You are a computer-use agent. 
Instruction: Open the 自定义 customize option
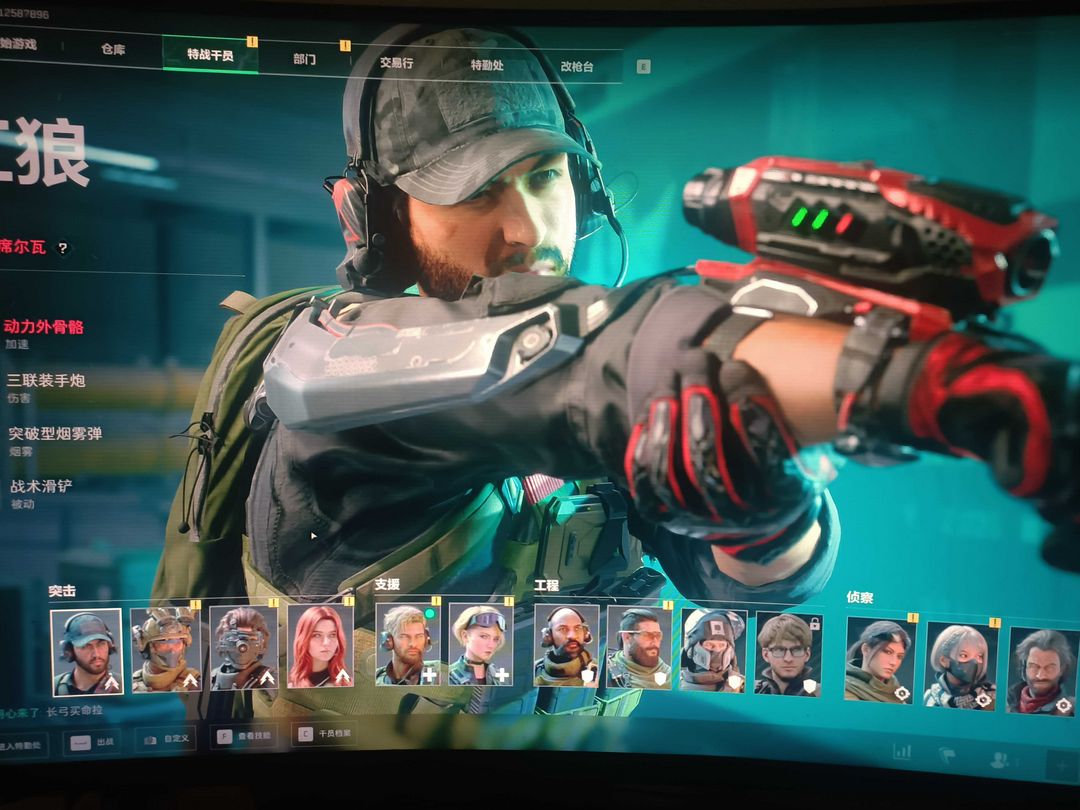pyautogui.click(x=166, y=740)
